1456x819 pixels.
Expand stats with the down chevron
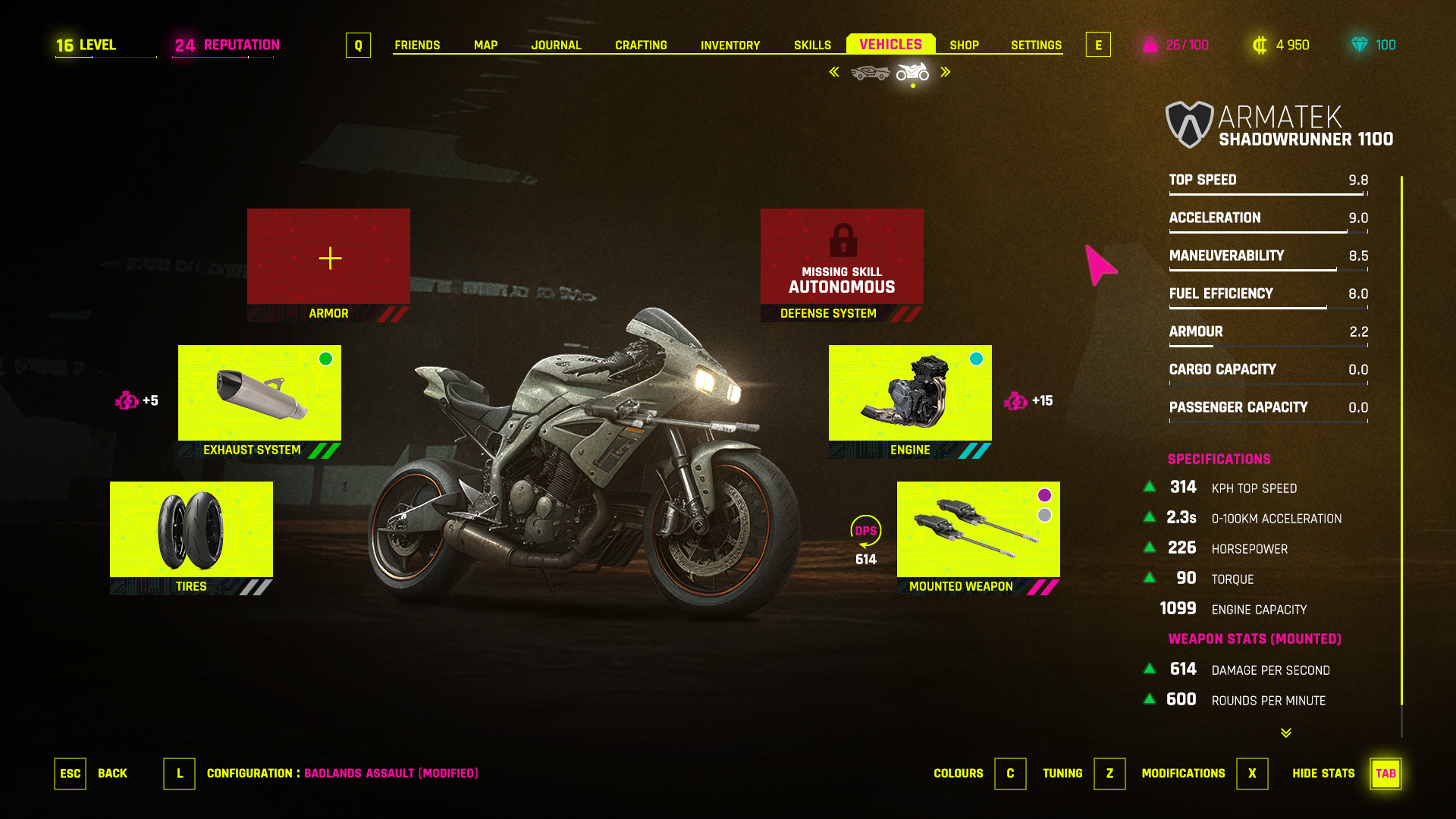(1286, 733)
